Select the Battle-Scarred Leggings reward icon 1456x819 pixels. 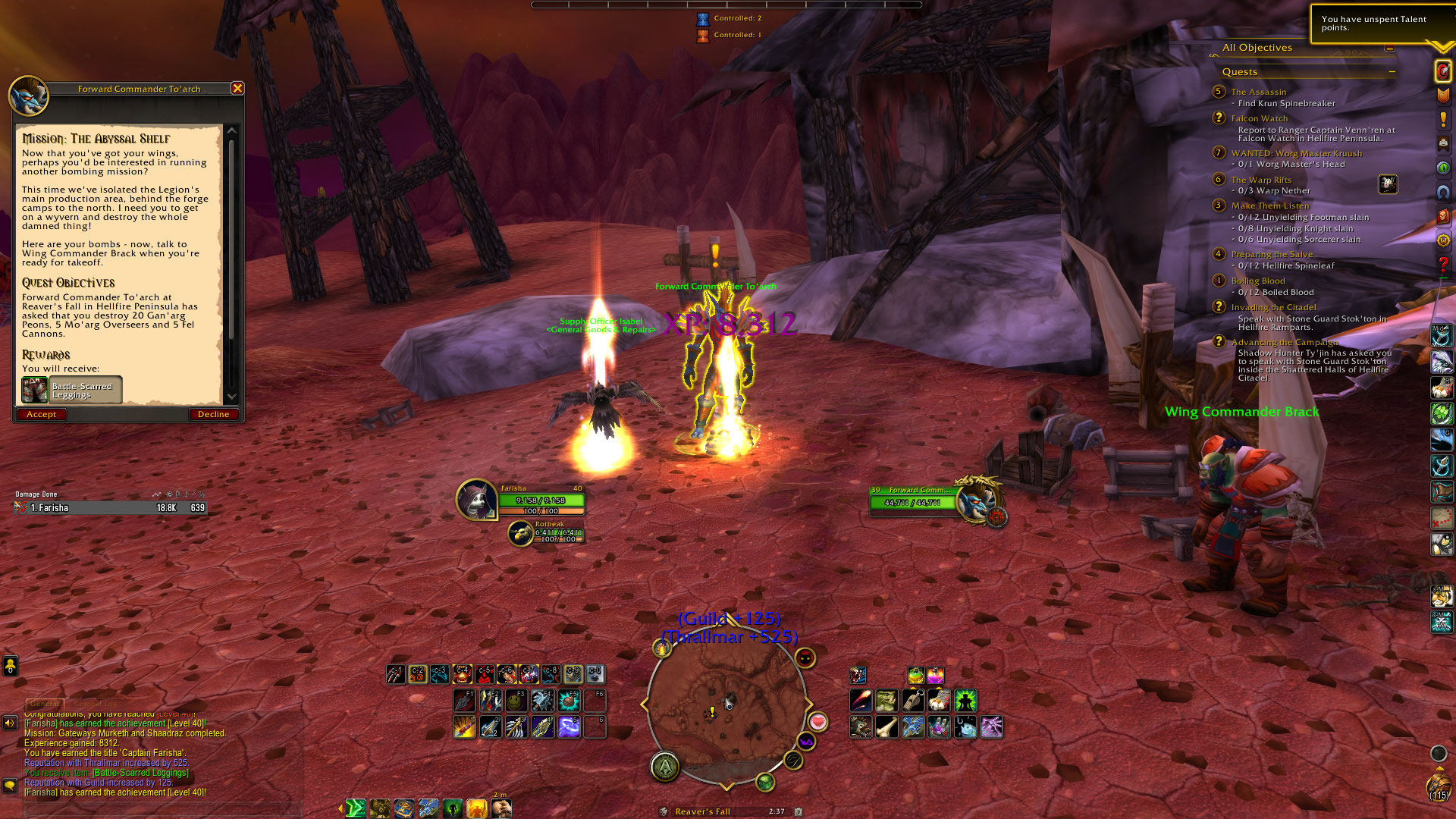[35, 391]
